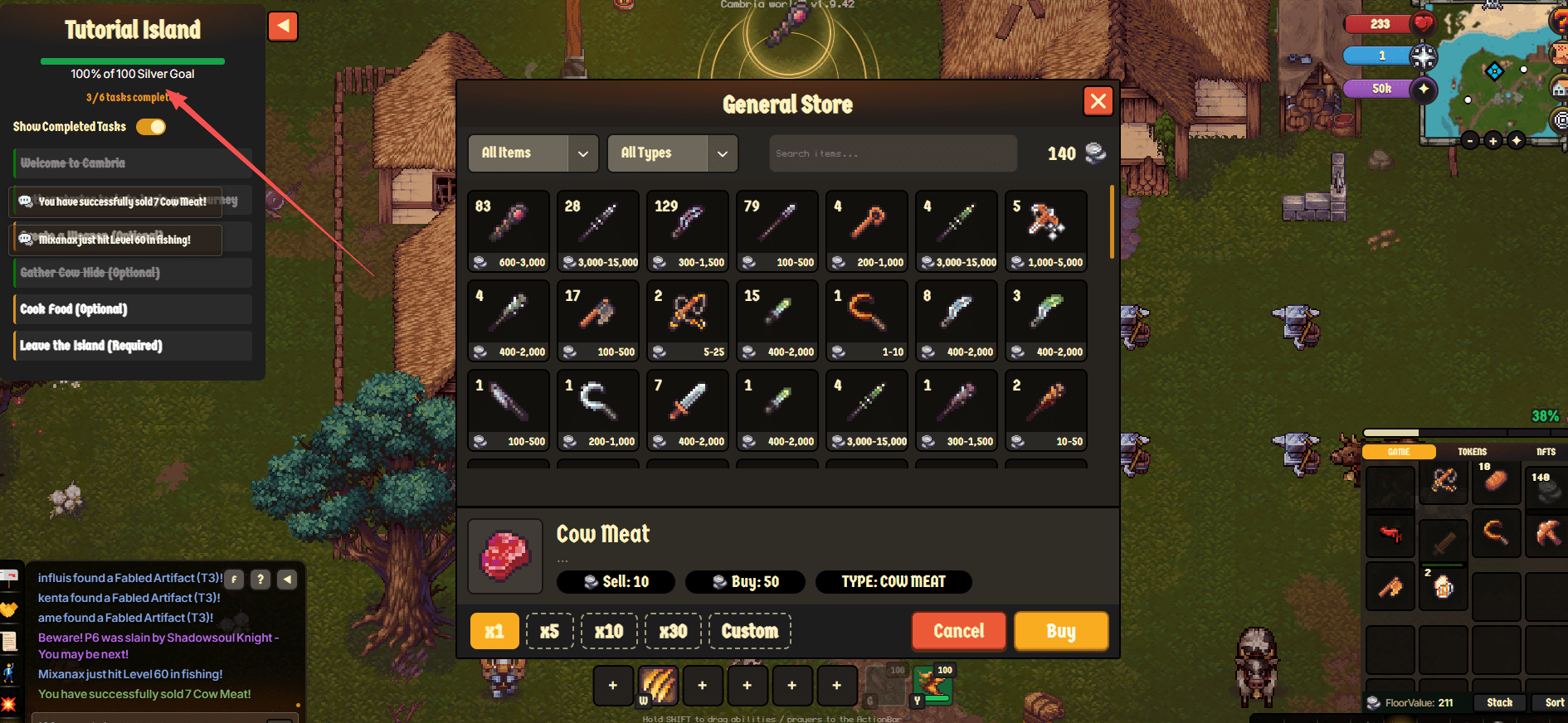Open the All Items dropdown
Image resolution: width=1568 pixels, height=723 pixels.
pyautogui.click(x=533, y=153)
